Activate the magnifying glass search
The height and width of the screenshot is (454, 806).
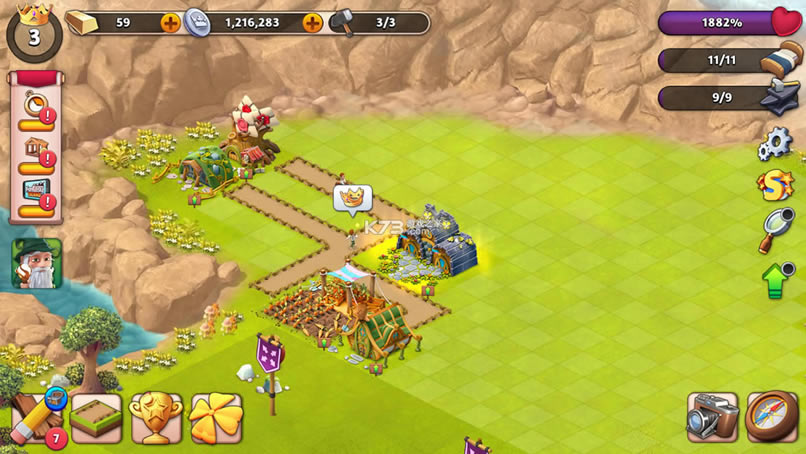(x=774, y=231)
